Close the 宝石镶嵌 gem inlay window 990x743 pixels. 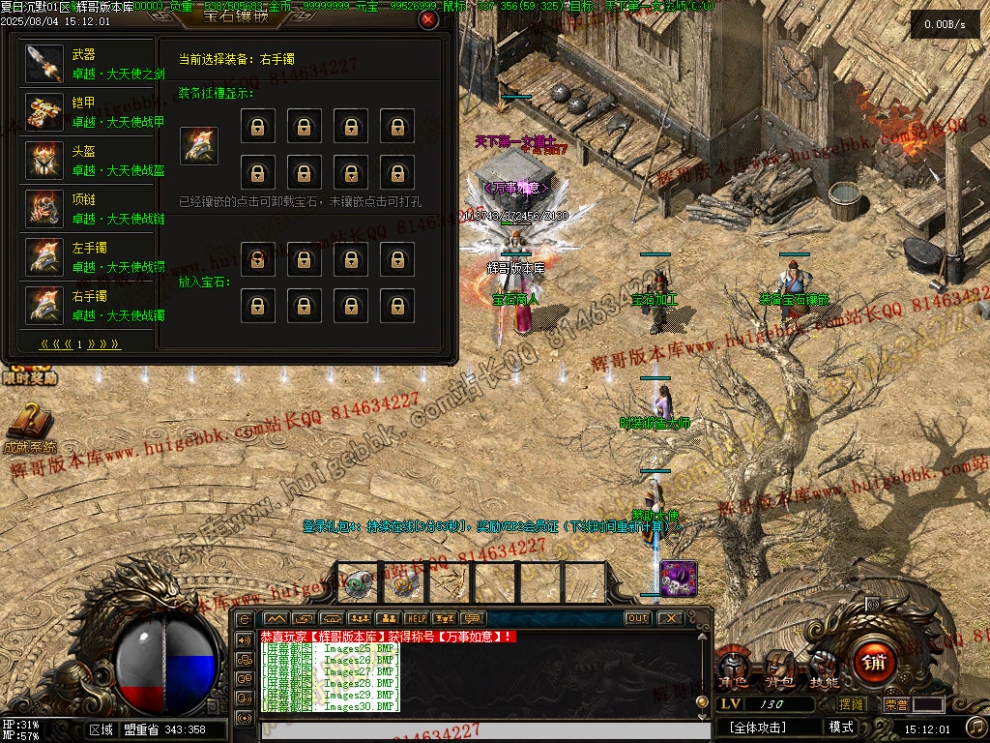(429, 19)
